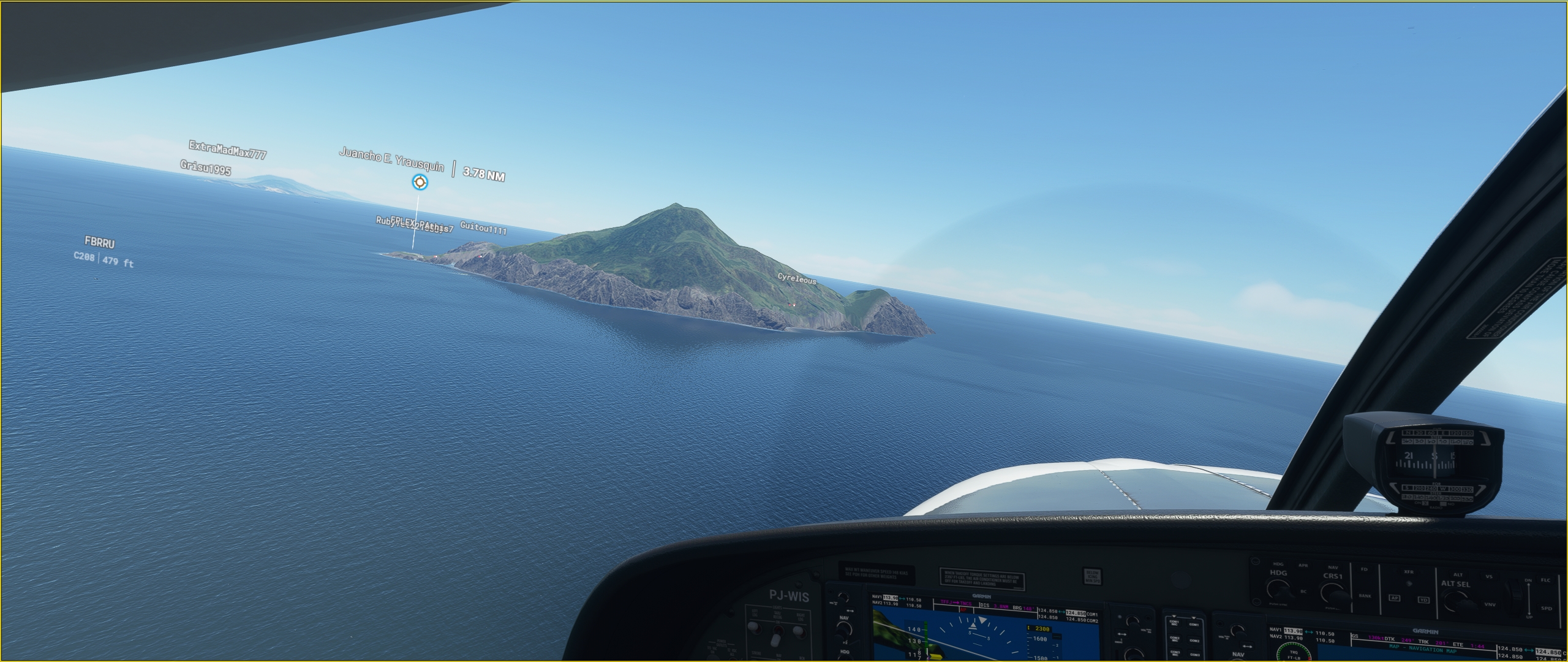Viewport: 1568px width, 662px height.
Task: Engage the APR approach mode button
Action: [1303, 565]
